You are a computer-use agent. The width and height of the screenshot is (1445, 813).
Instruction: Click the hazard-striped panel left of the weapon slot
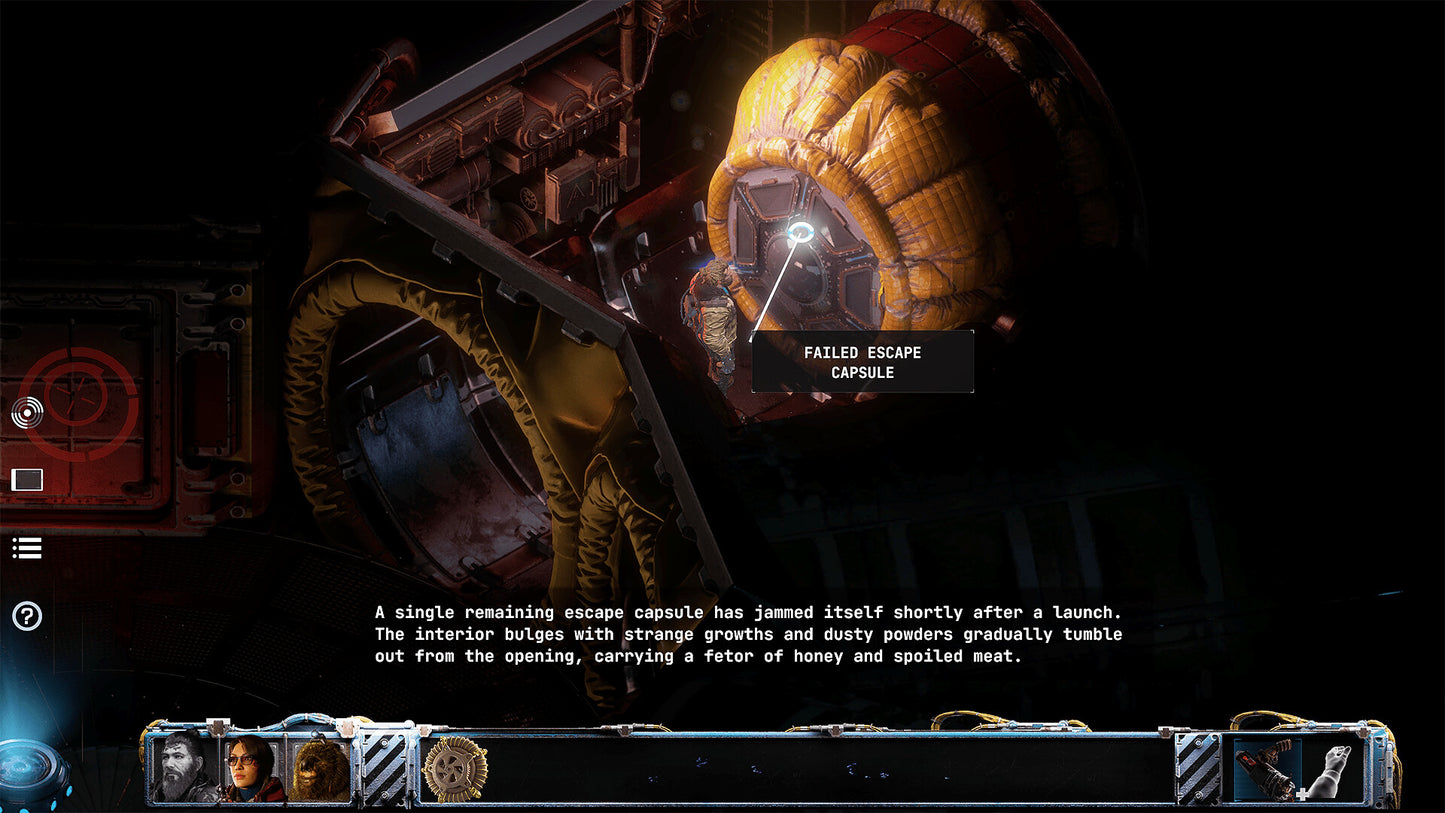point(1196,768)
